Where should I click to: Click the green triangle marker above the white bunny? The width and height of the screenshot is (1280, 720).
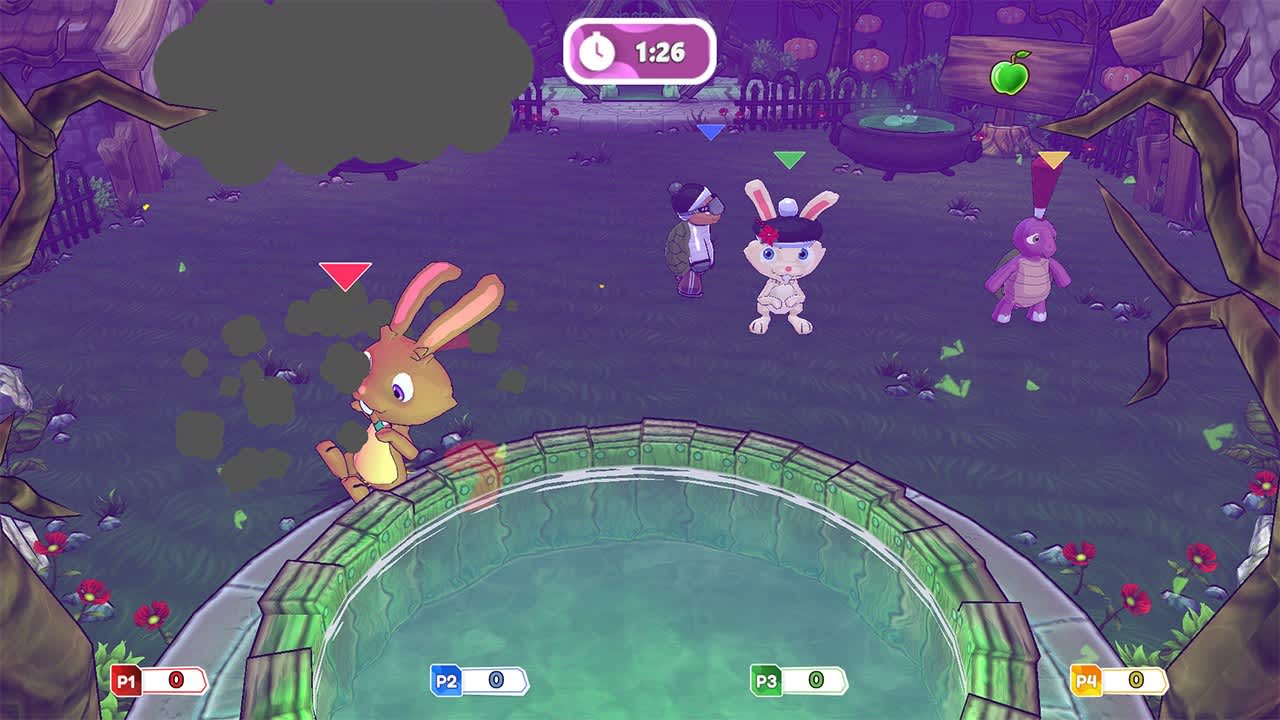tap(789, 158)
